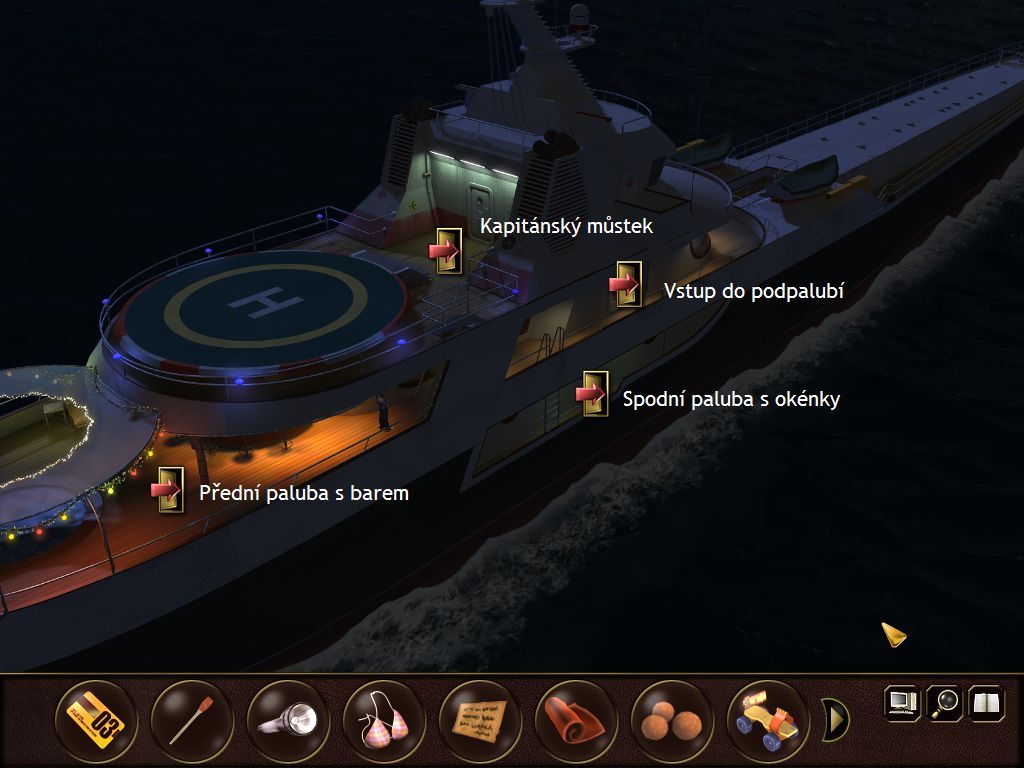Enter Vstup do podpalubí door marker

click(x=626, y=285)
